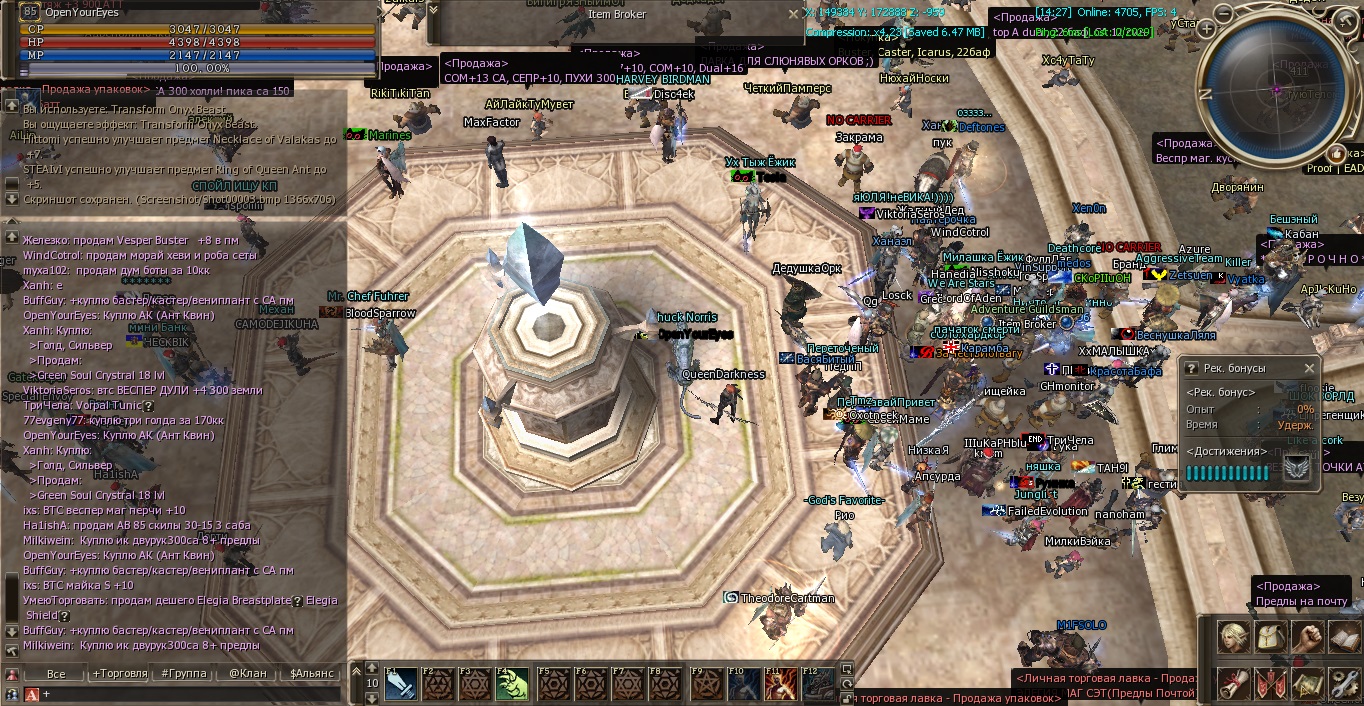Open the «+Торговля» chat tab
The width and height of the screenshot is (1364, 706).
pos(118,673)
